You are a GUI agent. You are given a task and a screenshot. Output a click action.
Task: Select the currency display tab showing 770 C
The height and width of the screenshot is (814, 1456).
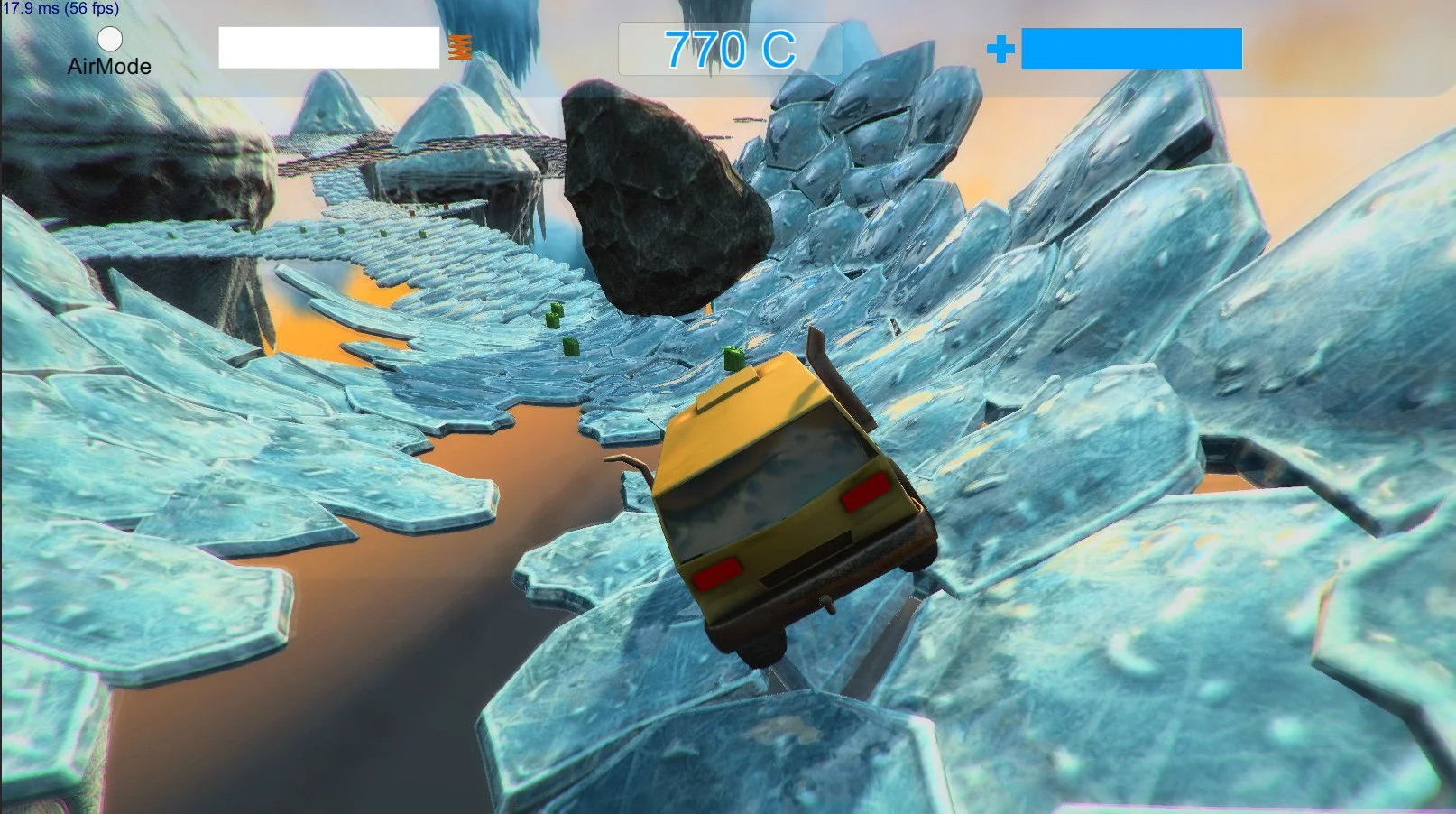click(x=729, y=47)
